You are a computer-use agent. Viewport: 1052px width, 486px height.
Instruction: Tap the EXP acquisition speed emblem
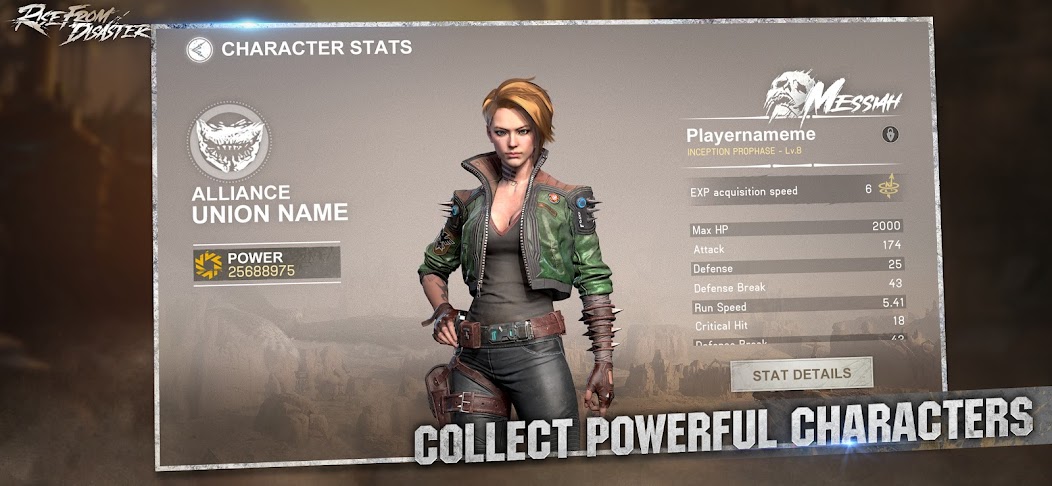[x=889, y=188]
